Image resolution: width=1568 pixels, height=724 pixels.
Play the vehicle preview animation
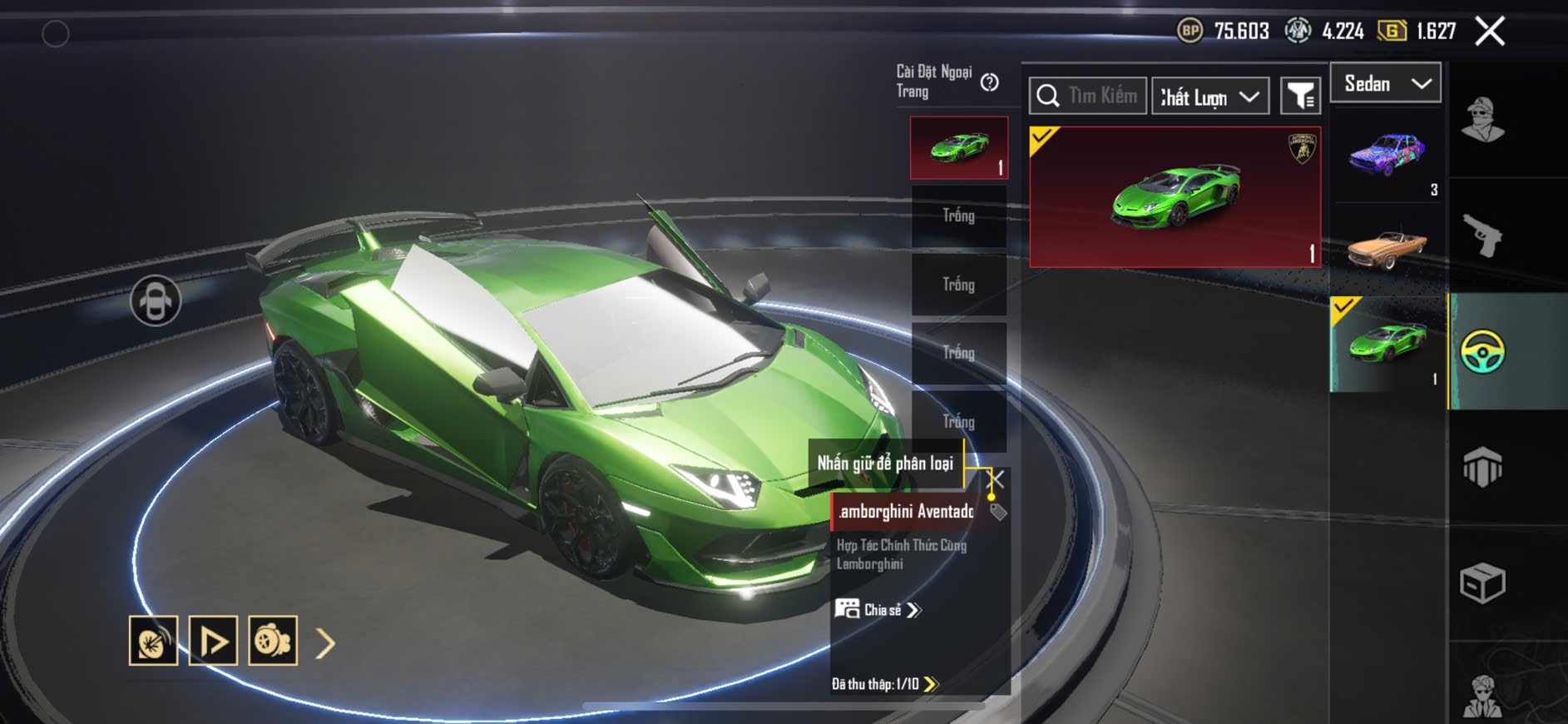213,641
